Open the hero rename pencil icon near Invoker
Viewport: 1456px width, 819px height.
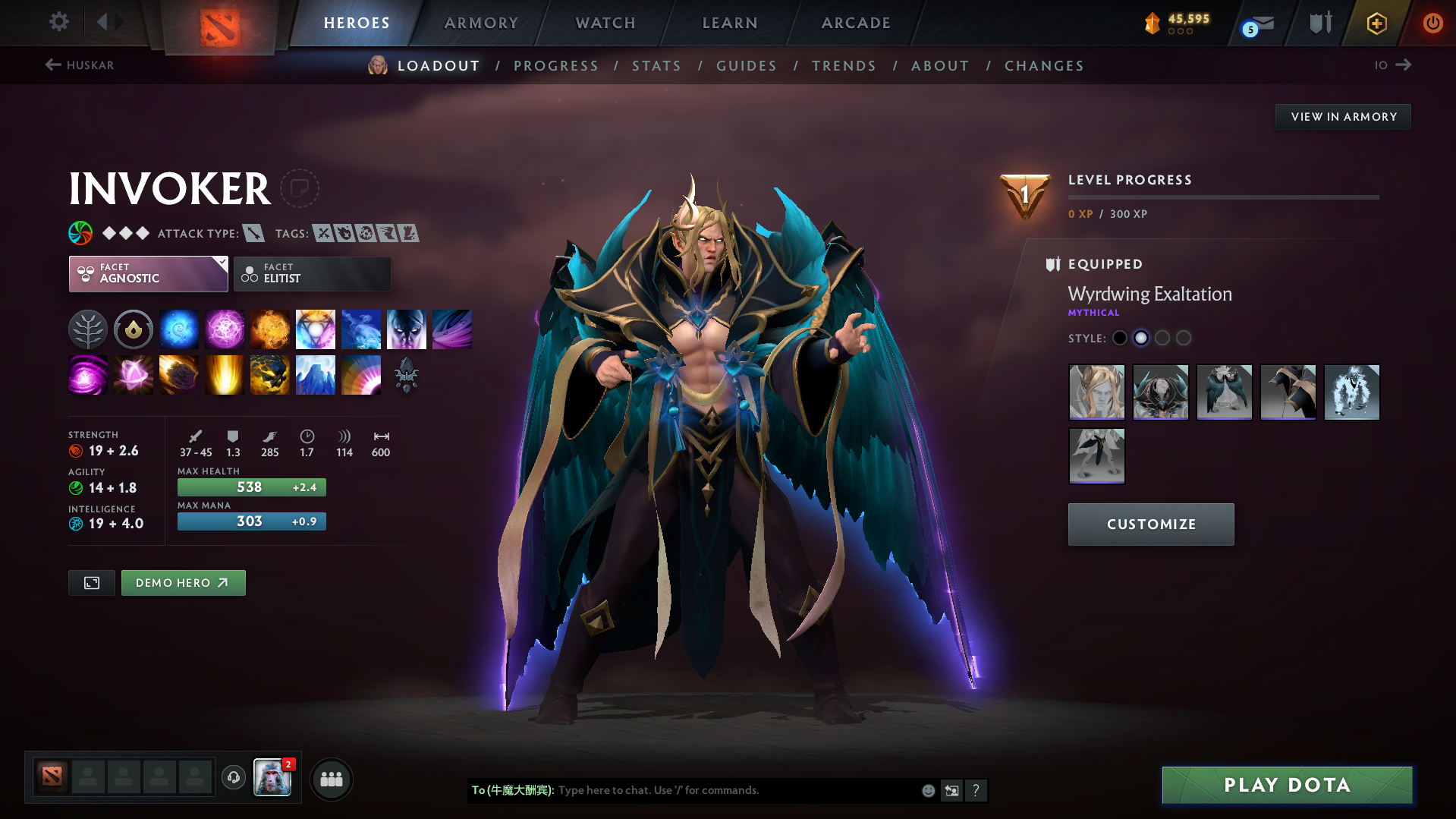click(300, 188)
